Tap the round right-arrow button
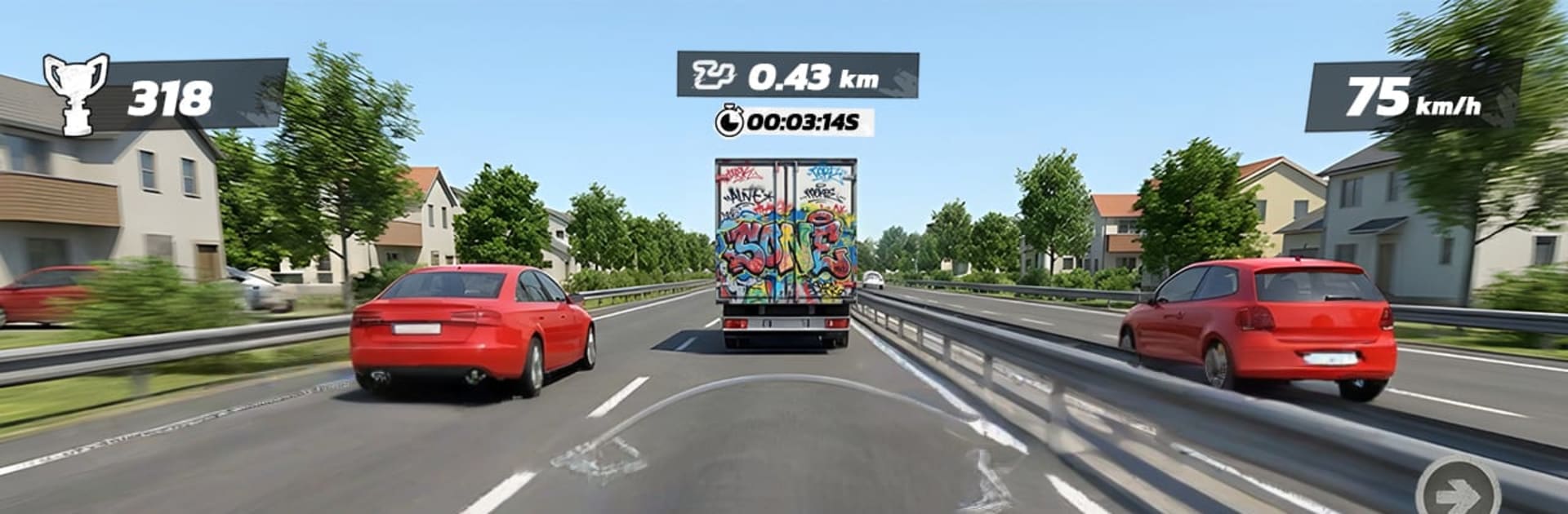Screen dimensions: 1568x514 pos(1459,492)
